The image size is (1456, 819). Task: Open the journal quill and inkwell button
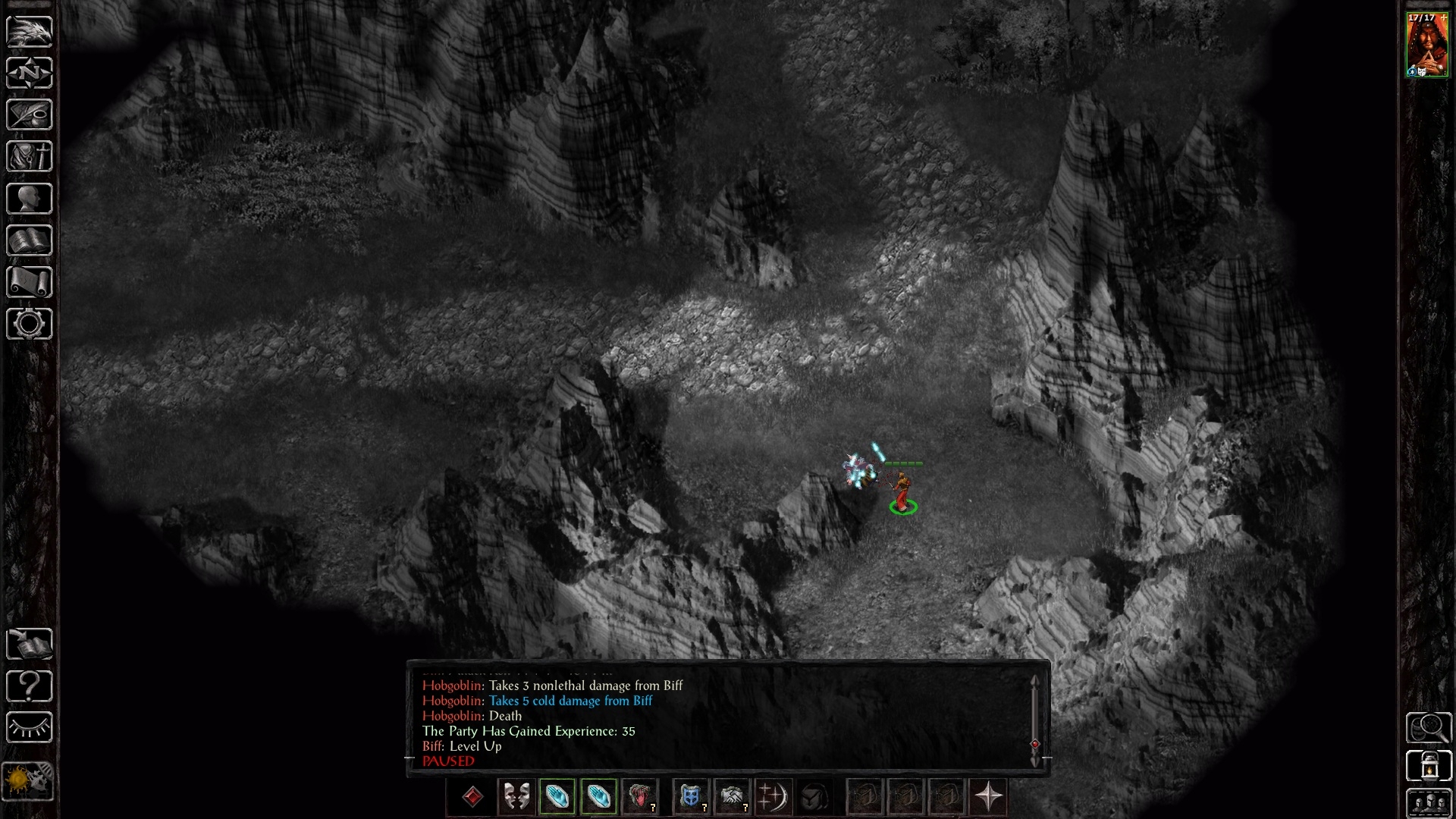click(29, 115)
